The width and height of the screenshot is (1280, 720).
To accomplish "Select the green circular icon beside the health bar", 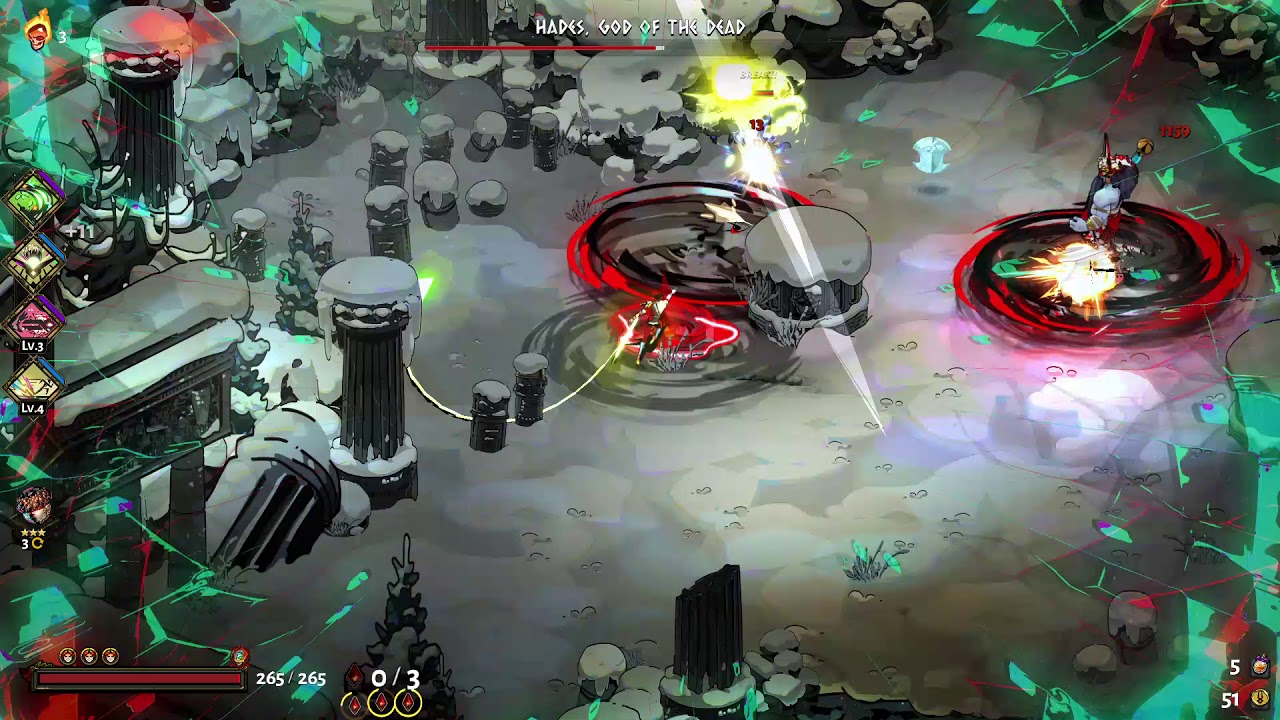I will click(x=240, y=656).
